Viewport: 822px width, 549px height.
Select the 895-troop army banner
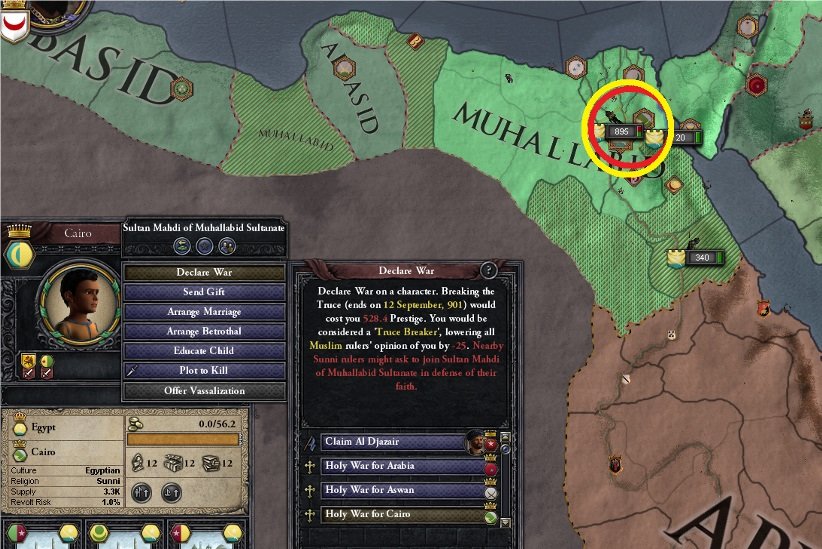pyautogui.click(x=618, y=131)
